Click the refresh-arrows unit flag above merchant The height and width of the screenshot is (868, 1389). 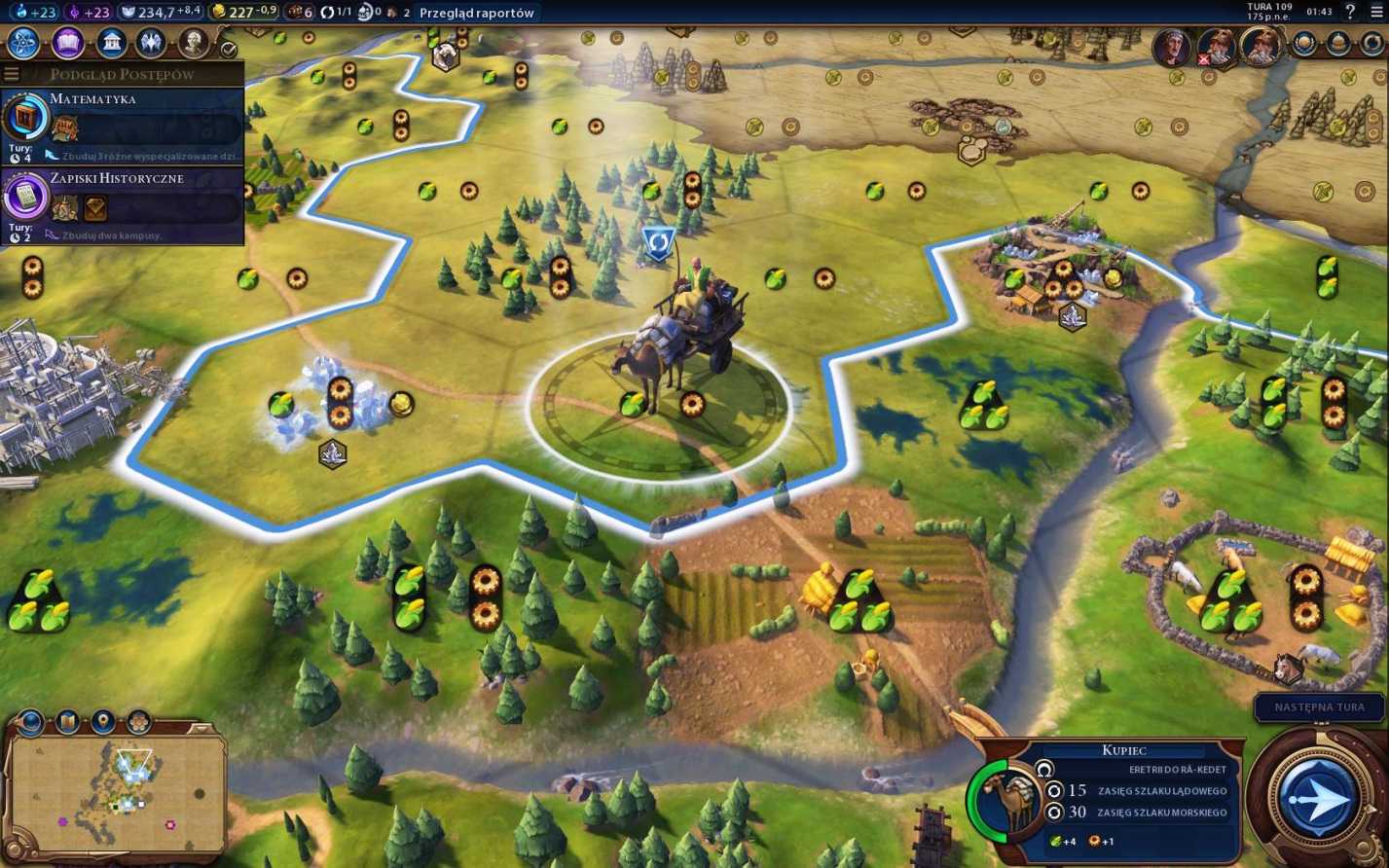(659, 241)
